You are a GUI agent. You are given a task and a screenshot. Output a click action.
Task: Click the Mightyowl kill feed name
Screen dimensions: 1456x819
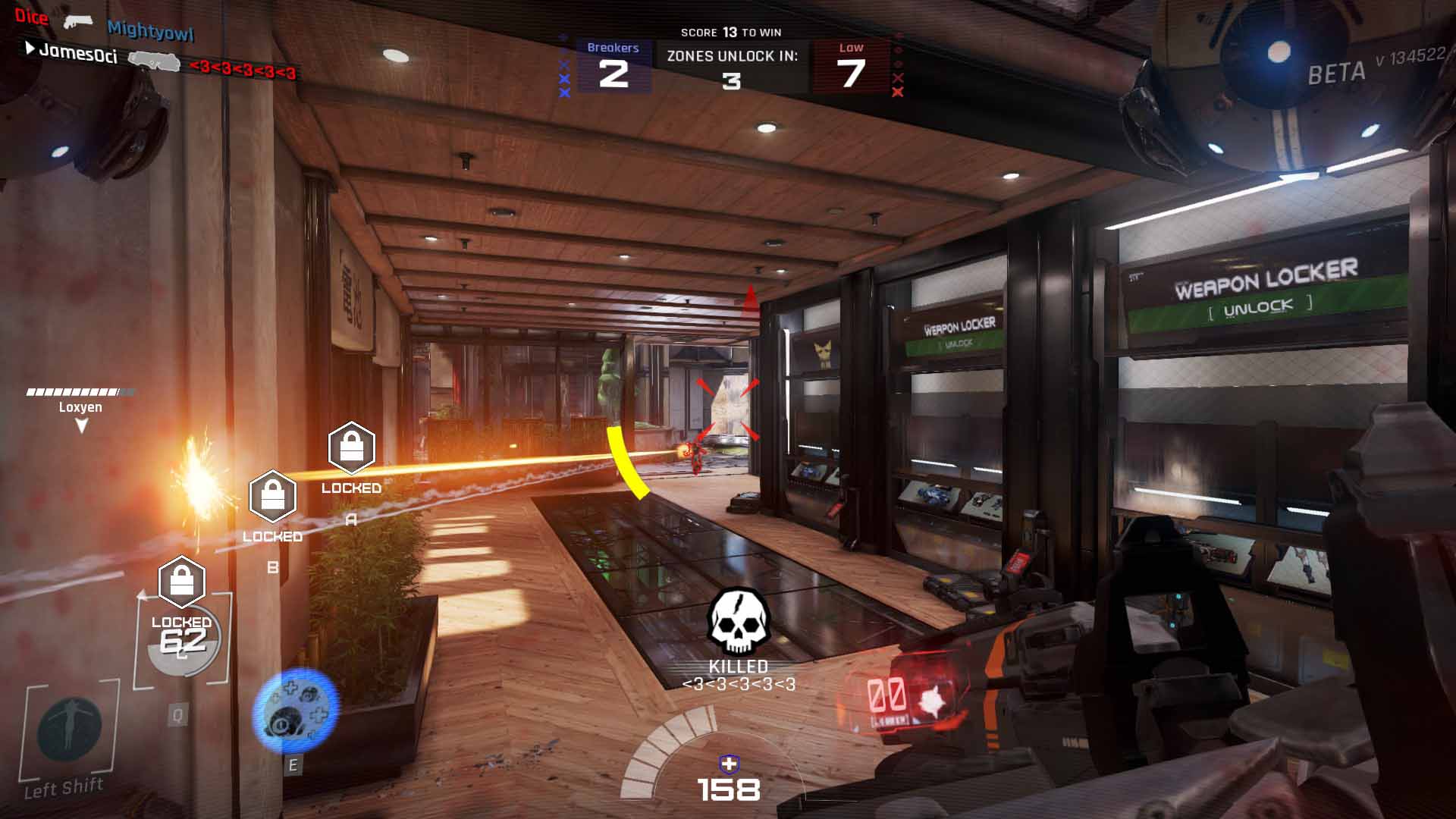pyautogui.click(x=150, y=30)
